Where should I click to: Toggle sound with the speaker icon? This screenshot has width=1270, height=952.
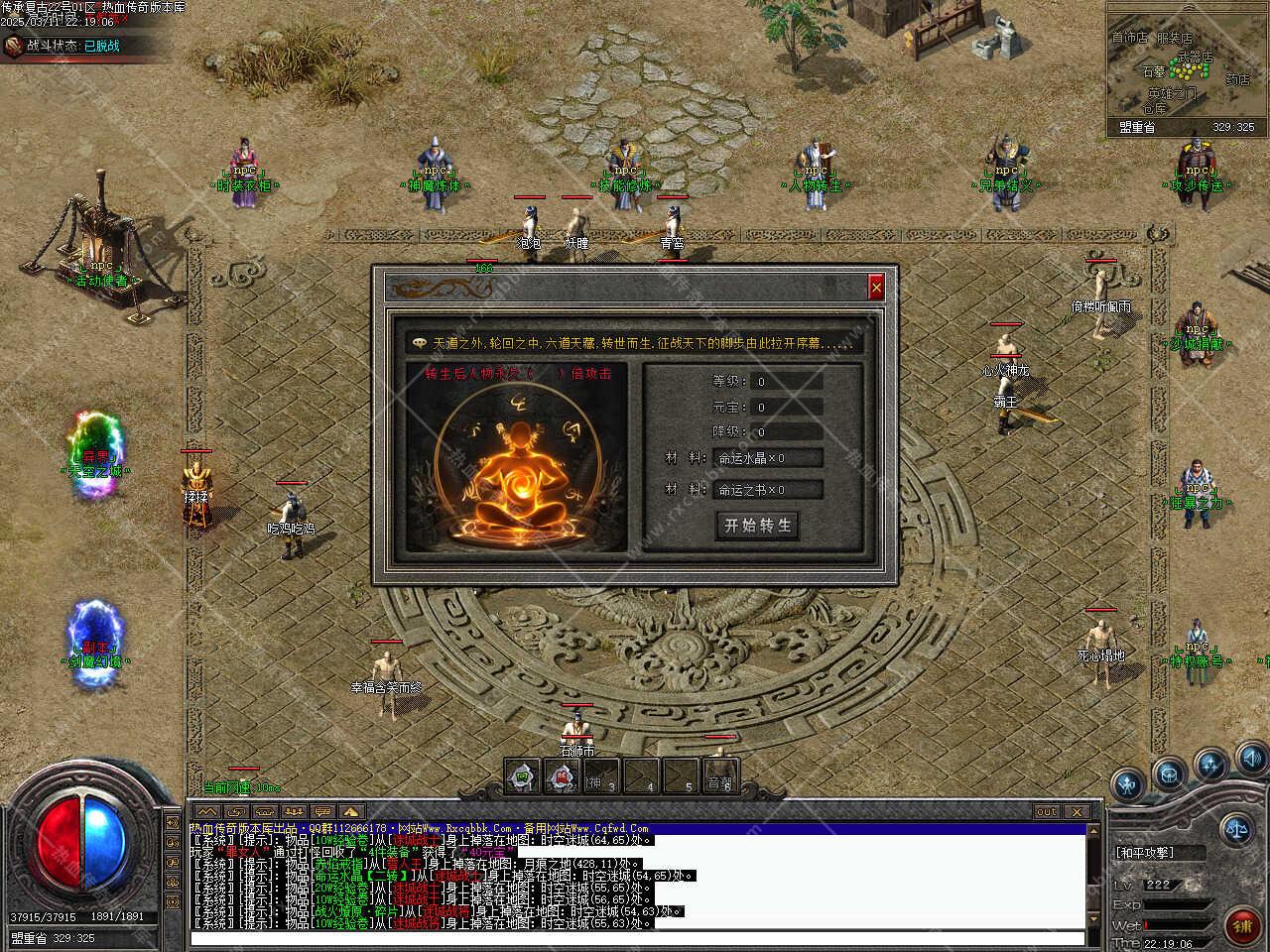[1252, 760]
